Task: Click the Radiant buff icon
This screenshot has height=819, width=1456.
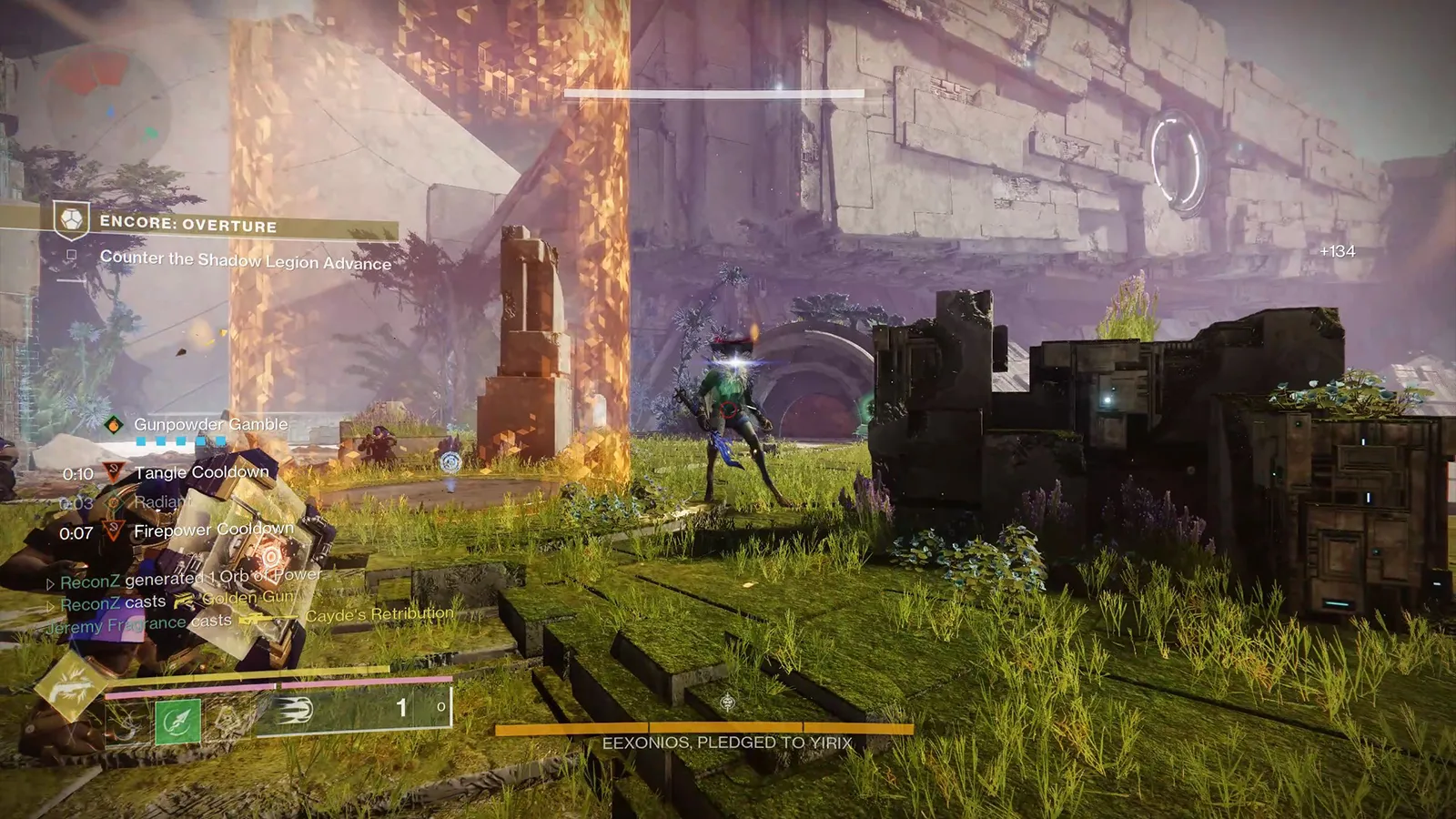Action: pos(114,504)
